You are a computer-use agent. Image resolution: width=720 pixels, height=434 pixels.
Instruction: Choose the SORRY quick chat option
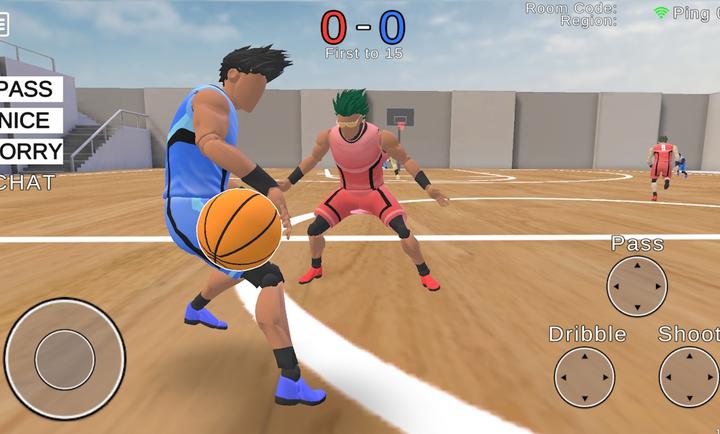pos(30,152)
